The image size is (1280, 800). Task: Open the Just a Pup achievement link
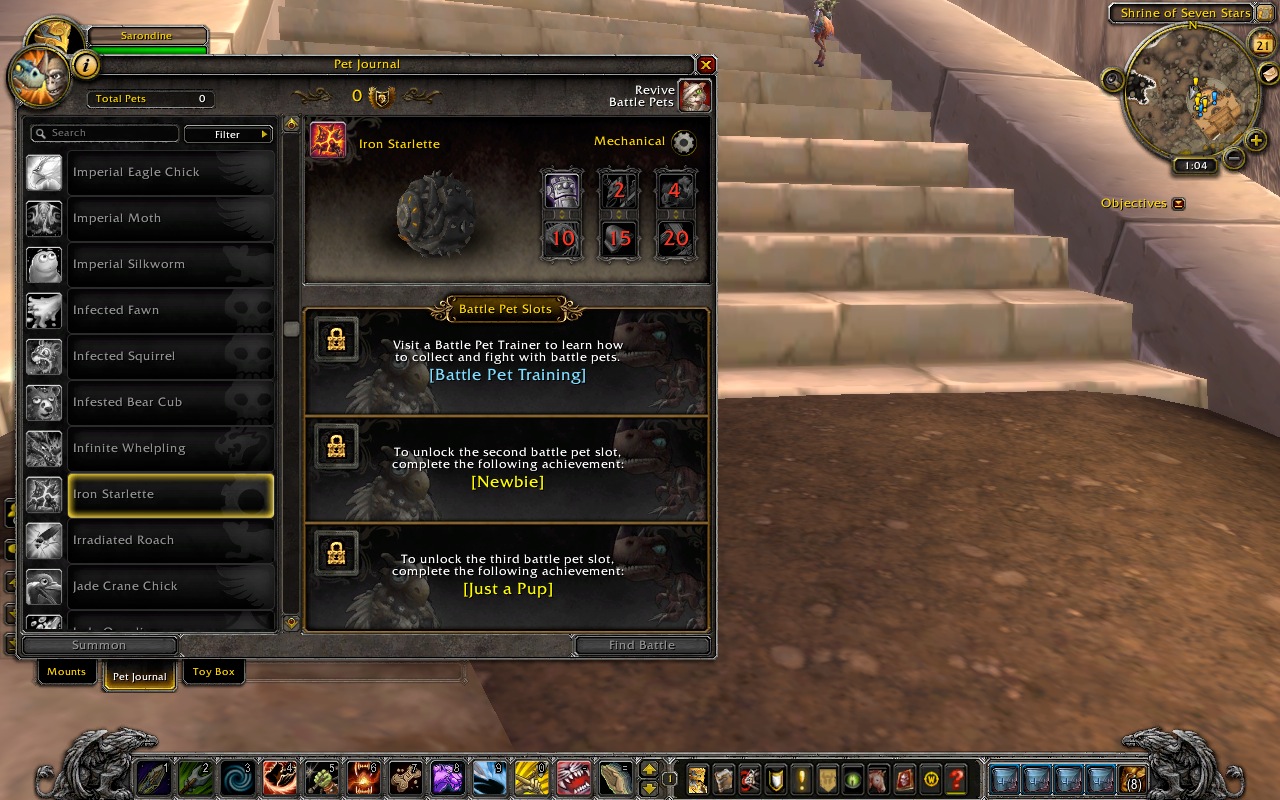click(x=507, y=589)
